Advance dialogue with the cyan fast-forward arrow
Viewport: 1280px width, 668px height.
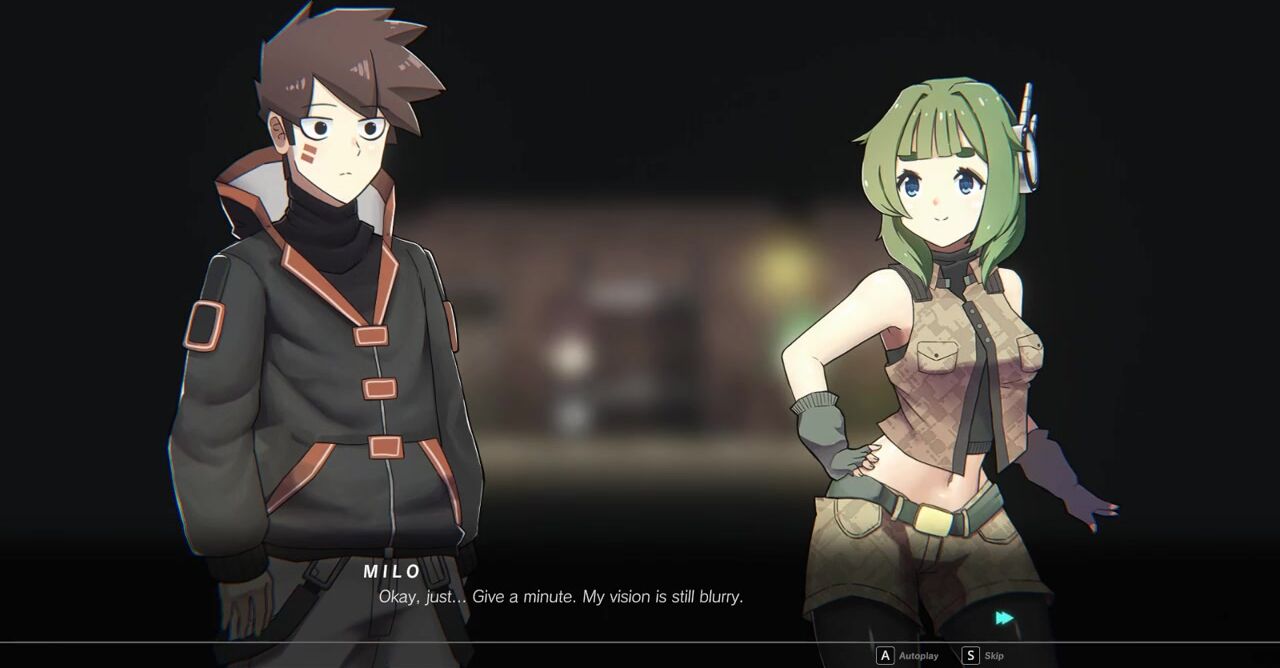[1004, 619]
